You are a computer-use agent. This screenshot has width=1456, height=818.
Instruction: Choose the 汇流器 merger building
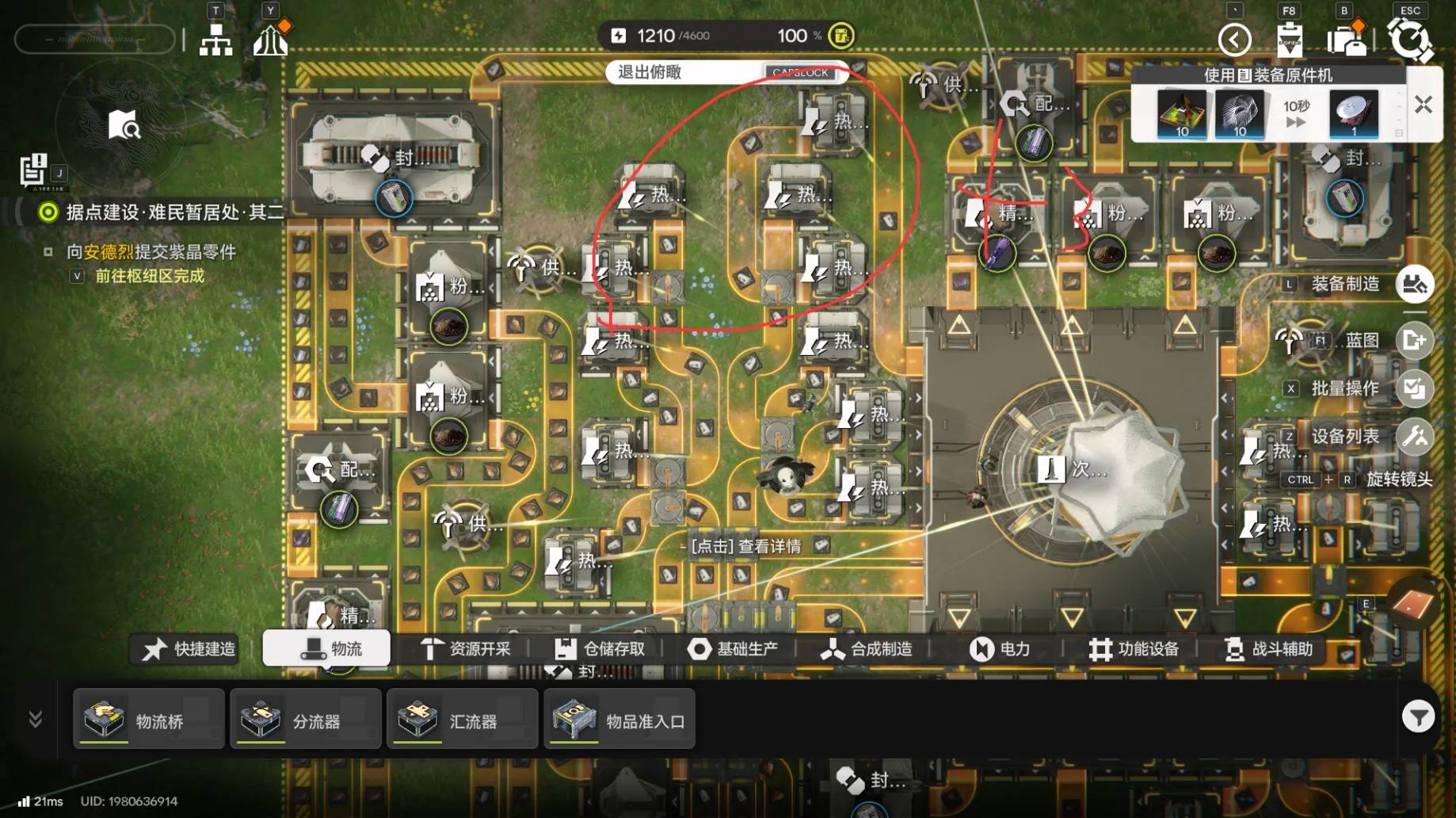tap(463, 720)
